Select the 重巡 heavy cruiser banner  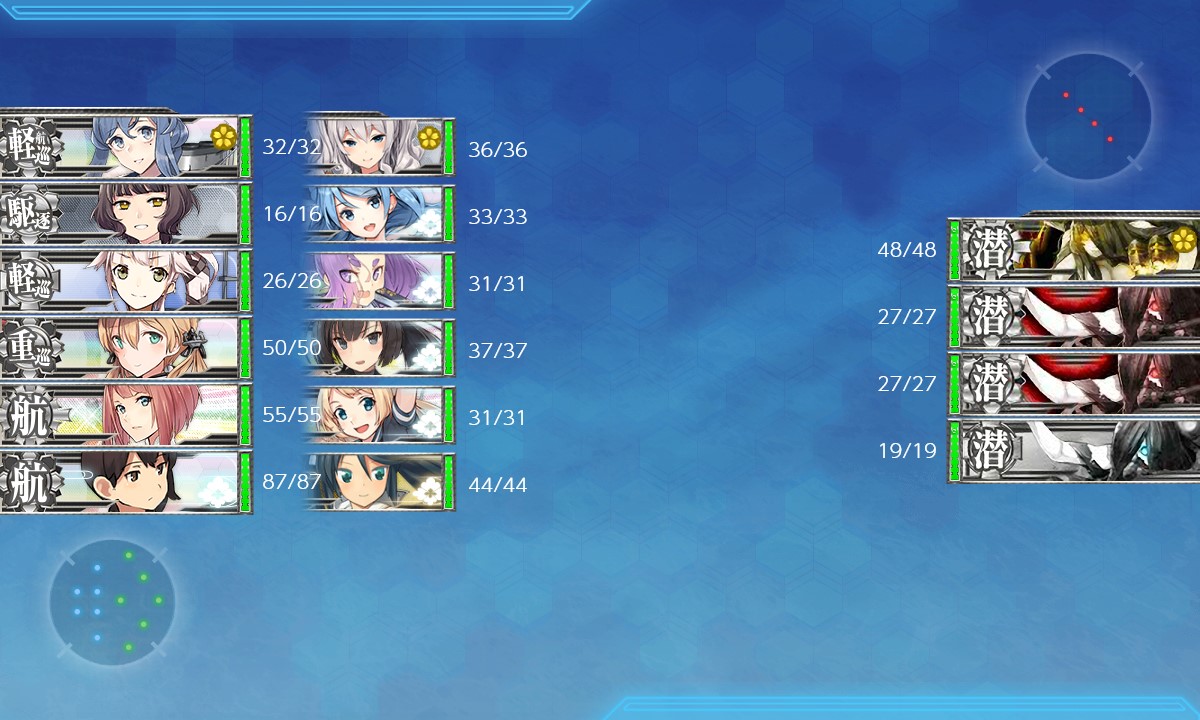(x=125, y=348)
